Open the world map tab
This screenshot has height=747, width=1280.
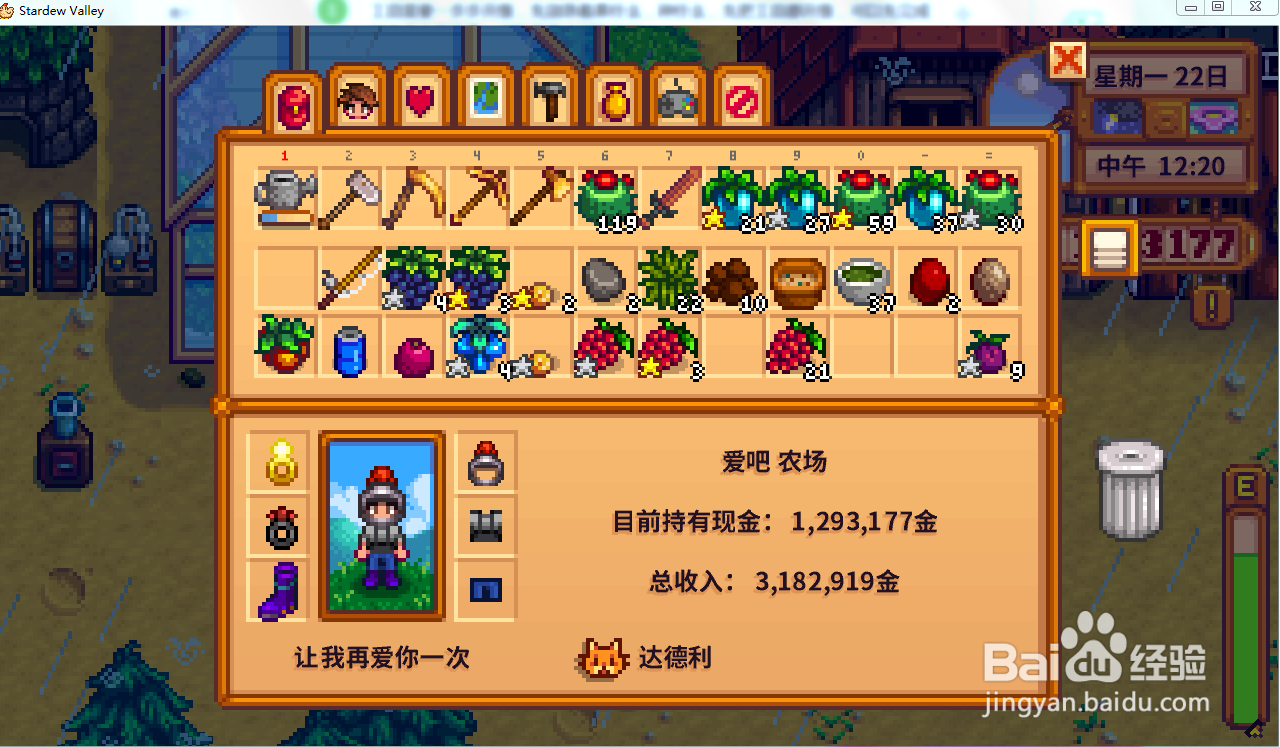[485, 100]
